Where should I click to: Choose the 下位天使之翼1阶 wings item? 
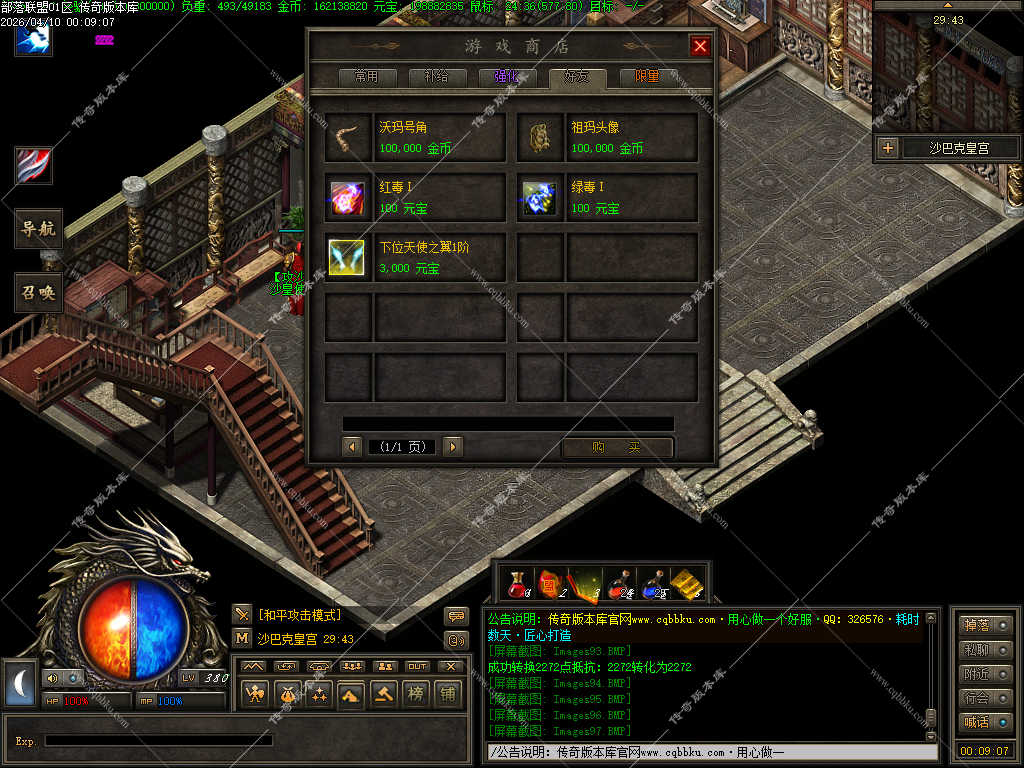click(x=415, y=258)
